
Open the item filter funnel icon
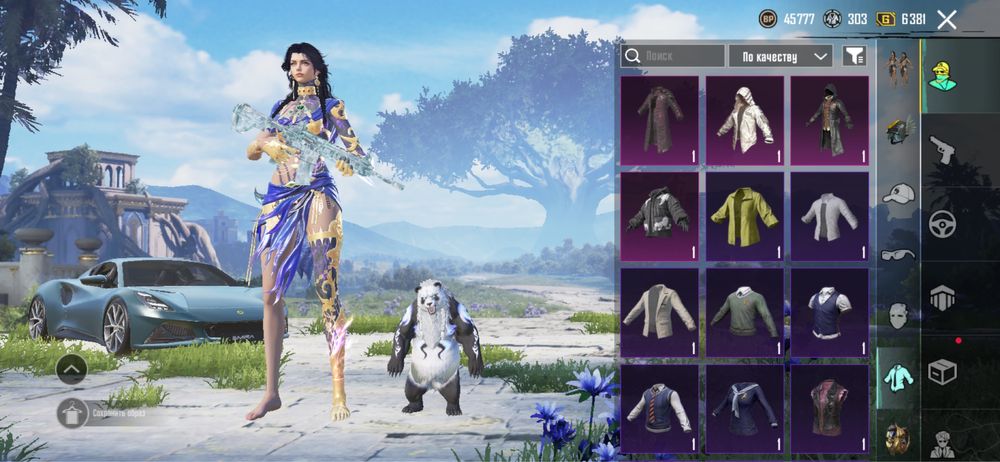click(853, 56)
